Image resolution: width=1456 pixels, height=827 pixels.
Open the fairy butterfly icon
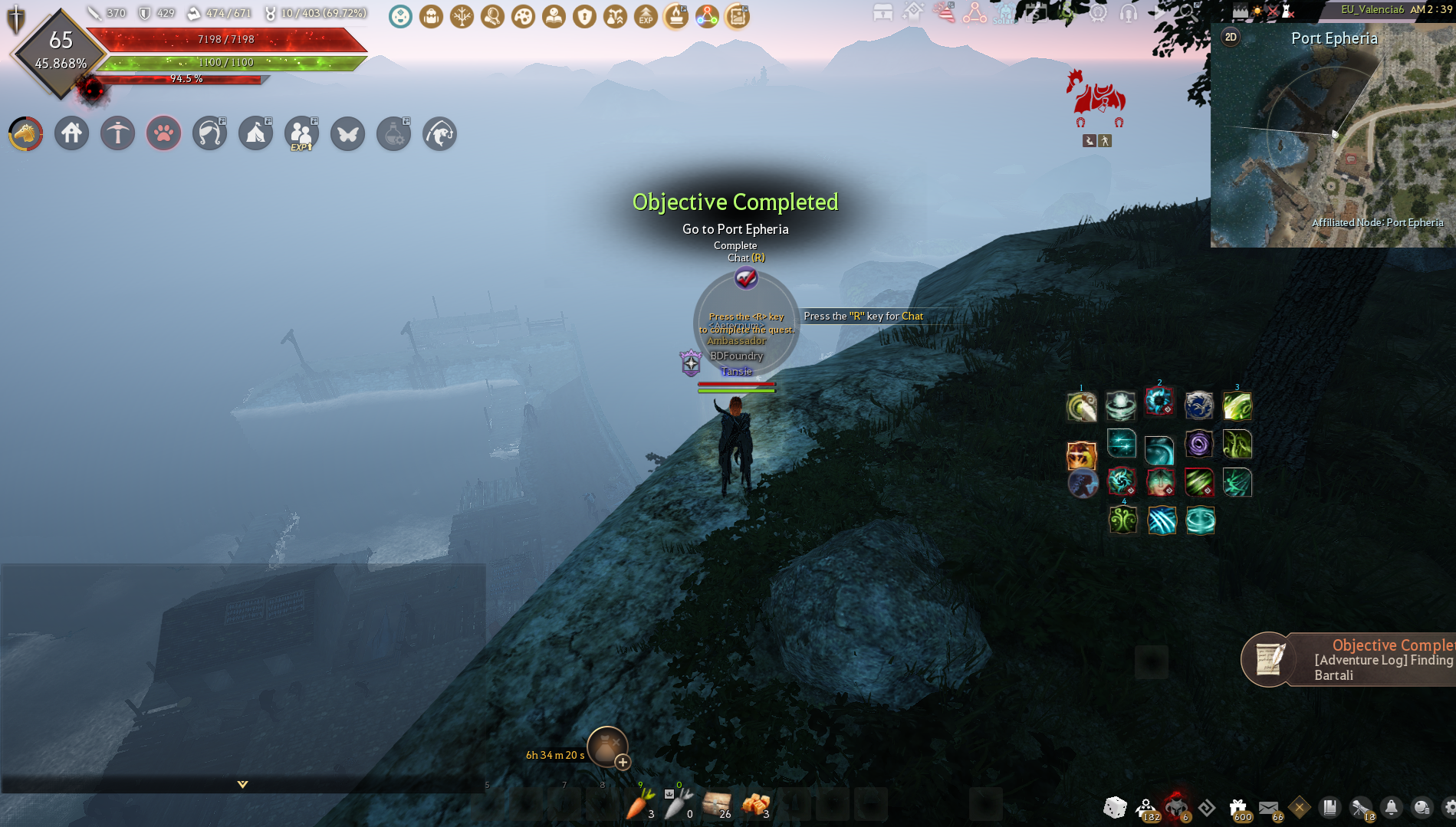pos(348,134)
